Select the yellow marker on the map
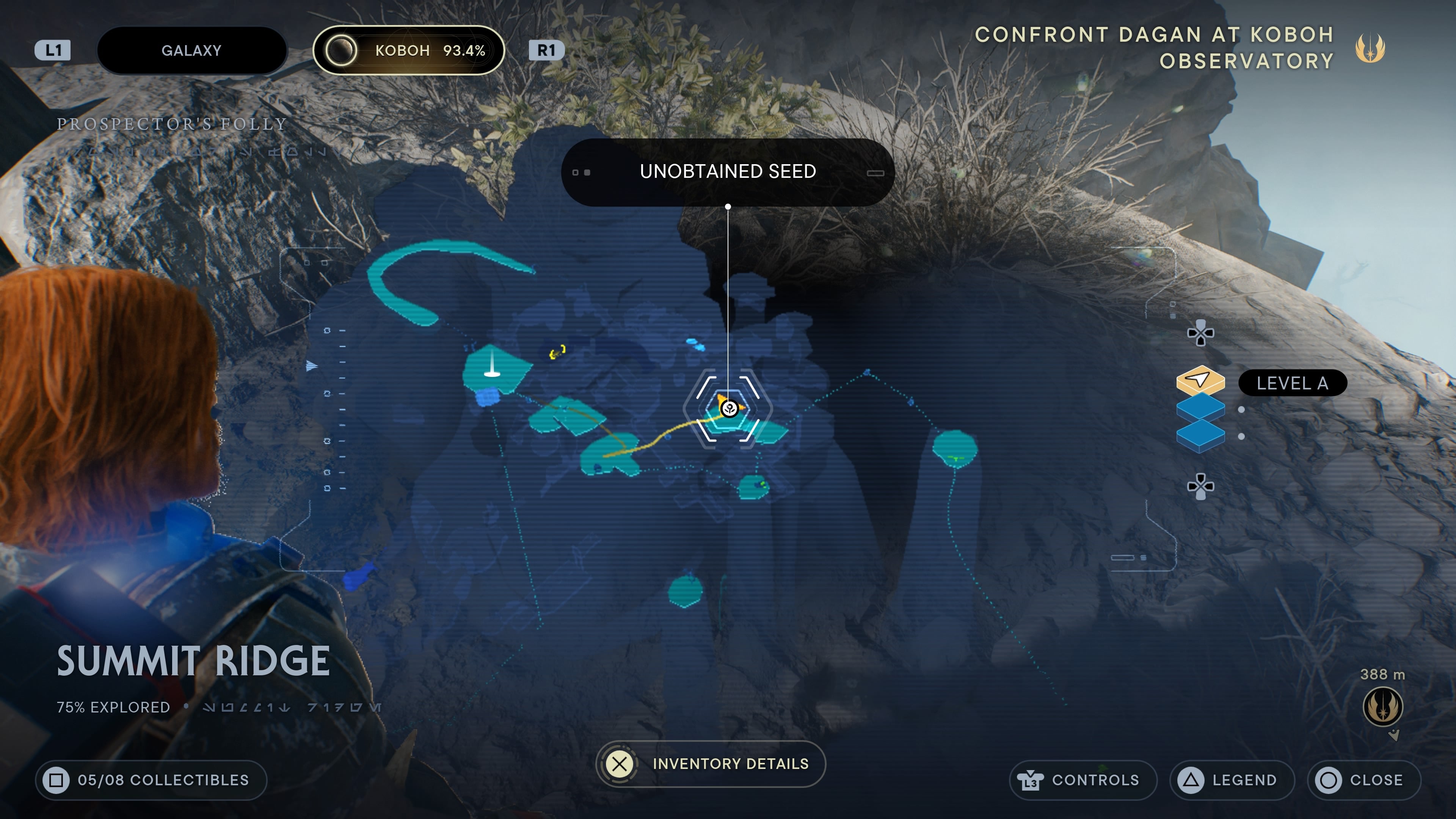This screenshot has width=1456, height=819. pyautogui.click(x=557, y=353)
